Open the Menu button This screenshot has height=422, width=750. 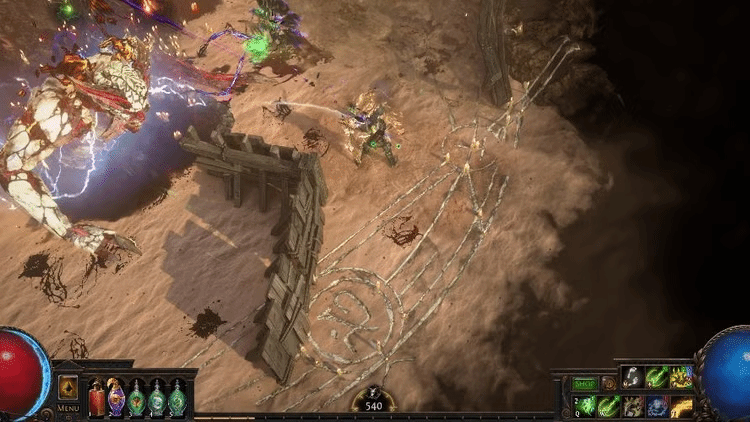click(x=68, y=408)
